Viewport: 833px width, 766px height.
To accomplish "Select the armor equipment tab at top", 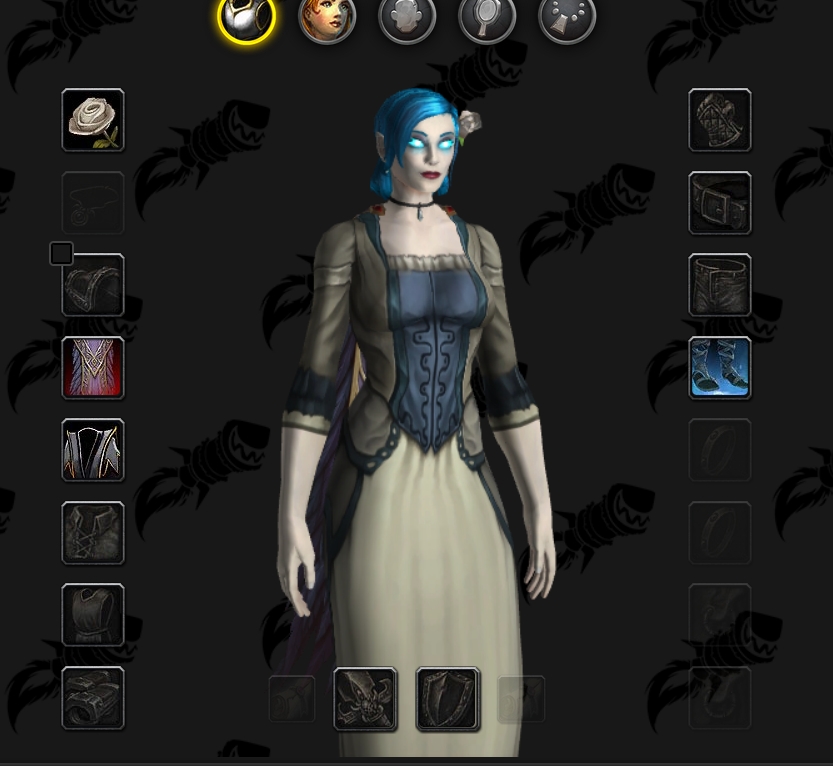I will [246, 20].
